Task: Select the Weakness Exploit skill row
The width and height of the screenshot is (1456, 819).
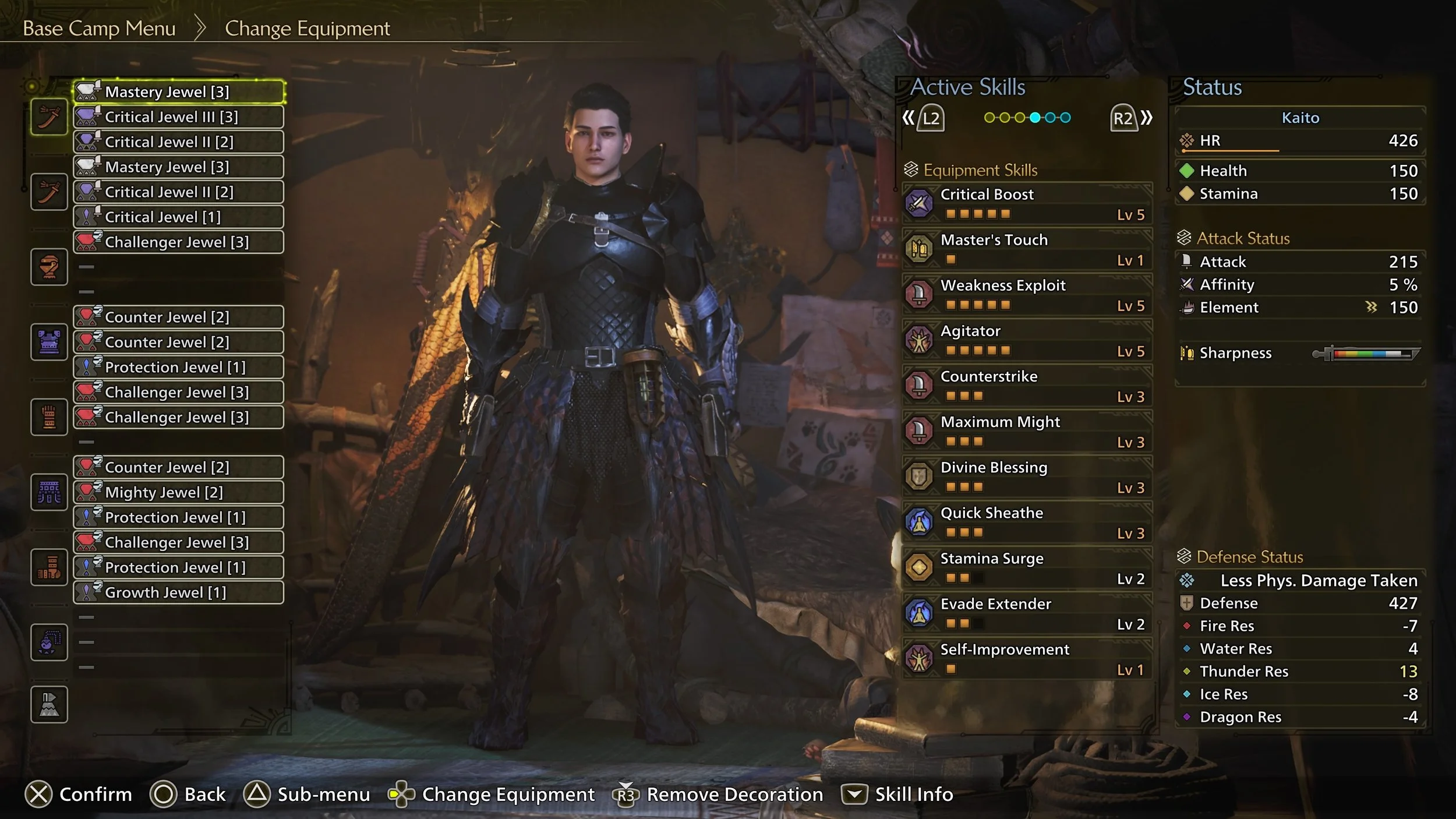Action: tap(1027, 294)
